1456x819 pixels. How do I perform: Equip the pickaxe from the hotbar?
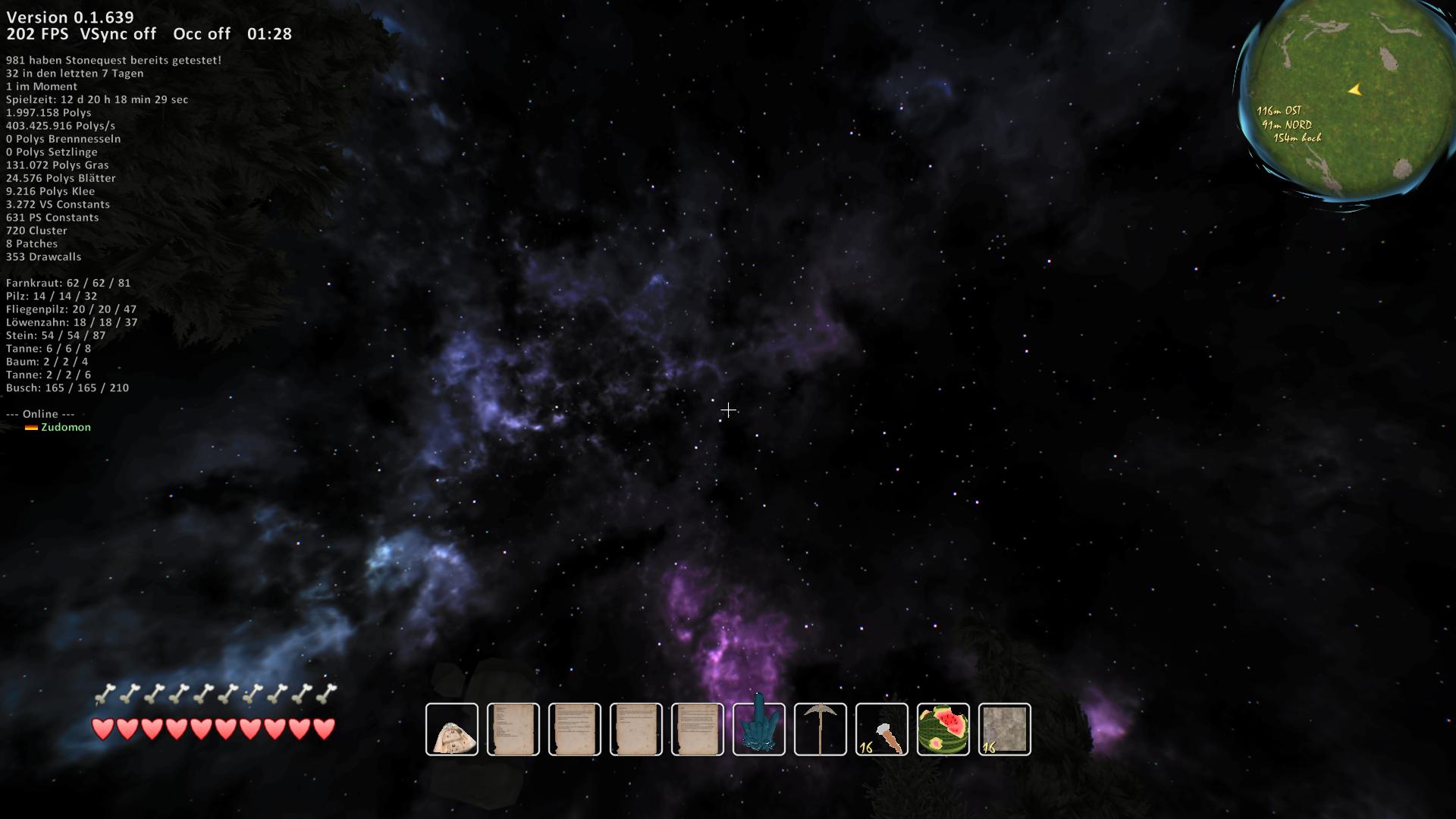coord(821,730)
